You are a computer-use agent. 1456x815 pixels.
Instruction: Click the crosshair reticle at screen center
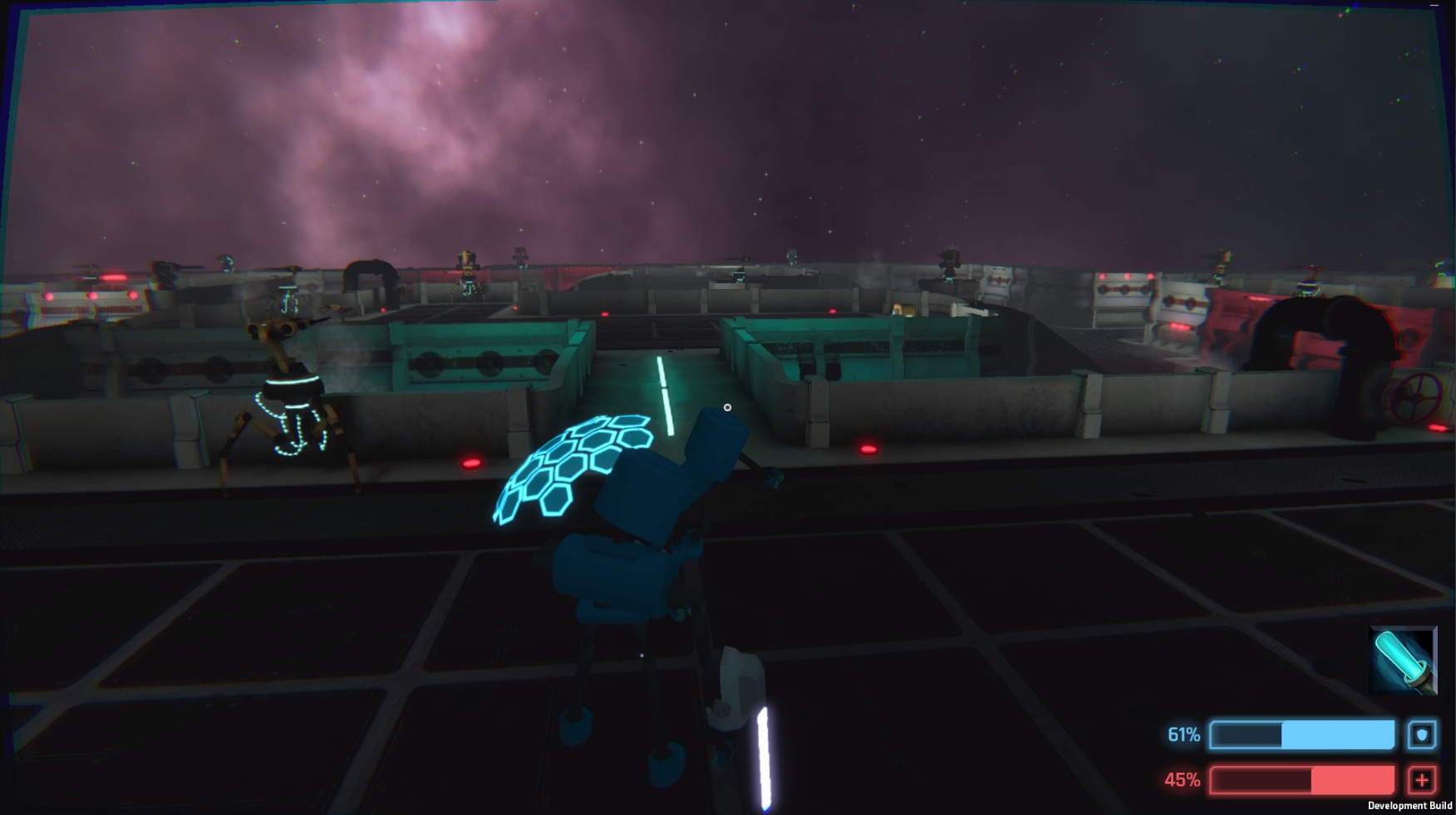point(726,407)
